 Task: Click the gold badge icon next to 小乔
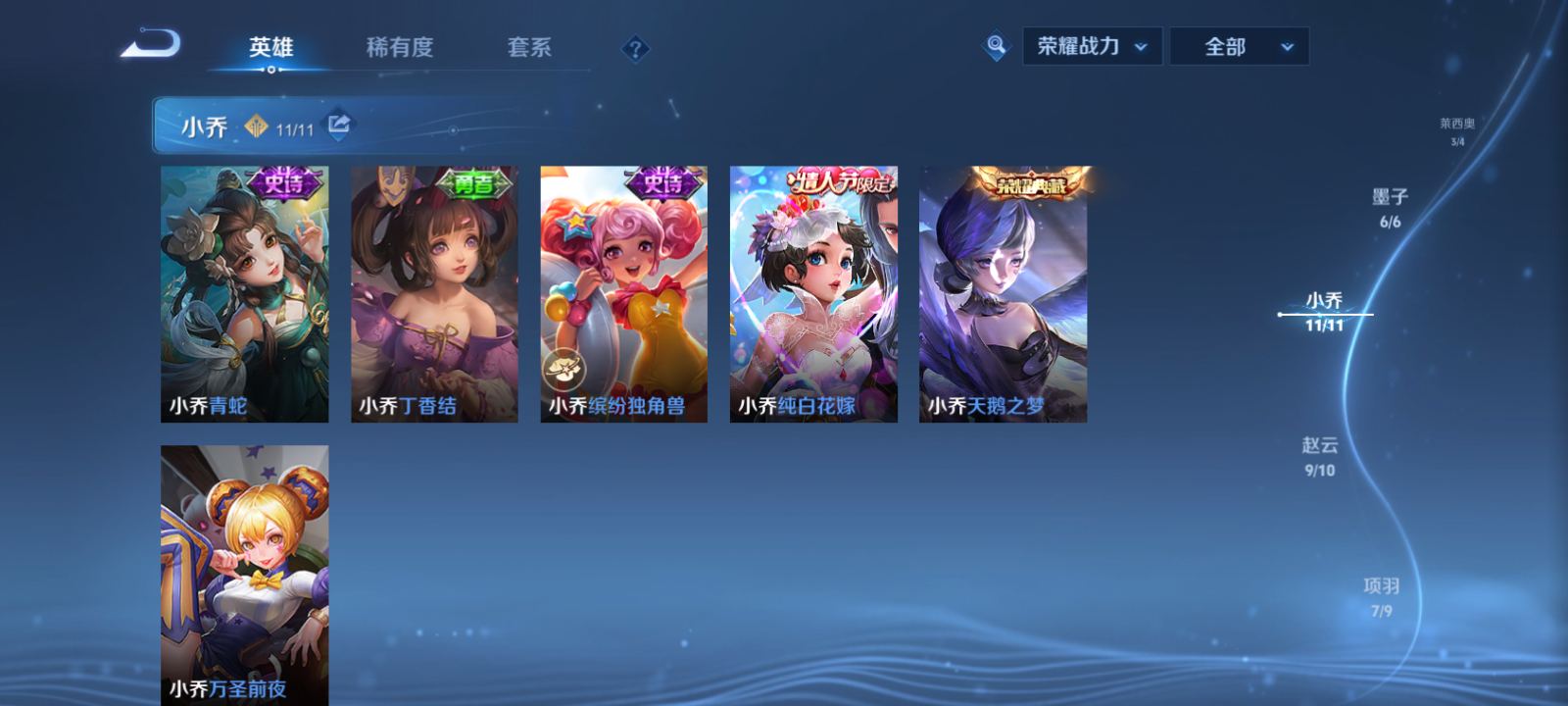point(258,126)
